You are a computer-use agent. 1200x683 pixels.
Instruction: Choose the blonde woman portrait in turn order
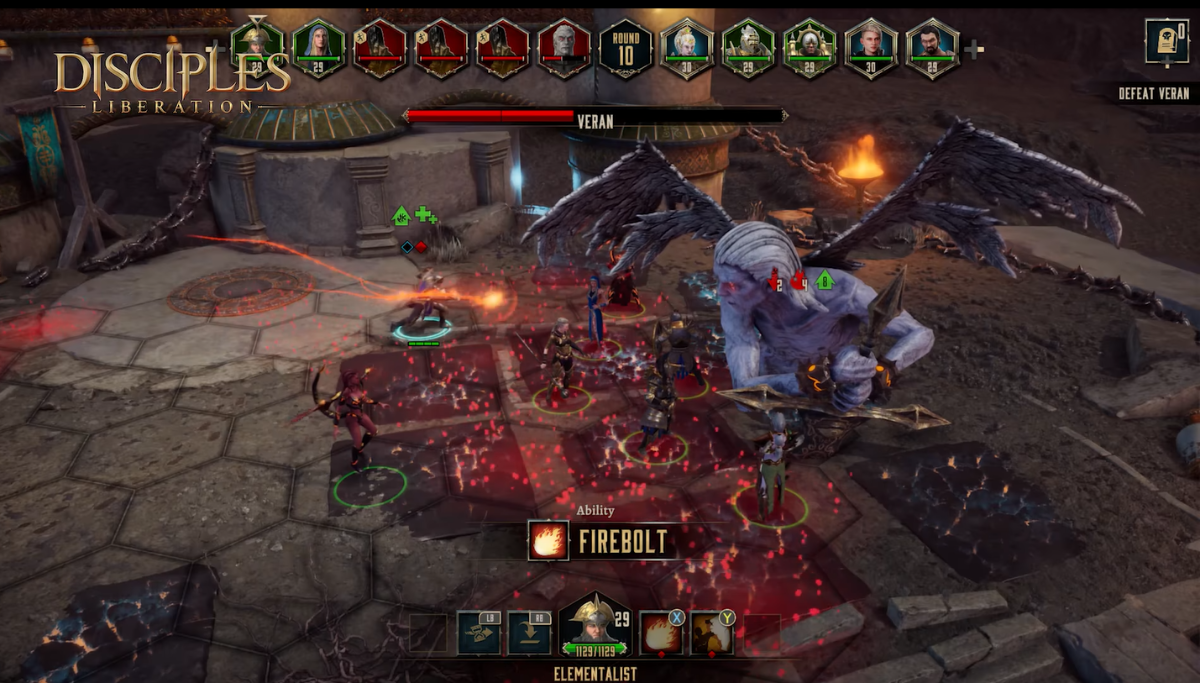(687, 47)
